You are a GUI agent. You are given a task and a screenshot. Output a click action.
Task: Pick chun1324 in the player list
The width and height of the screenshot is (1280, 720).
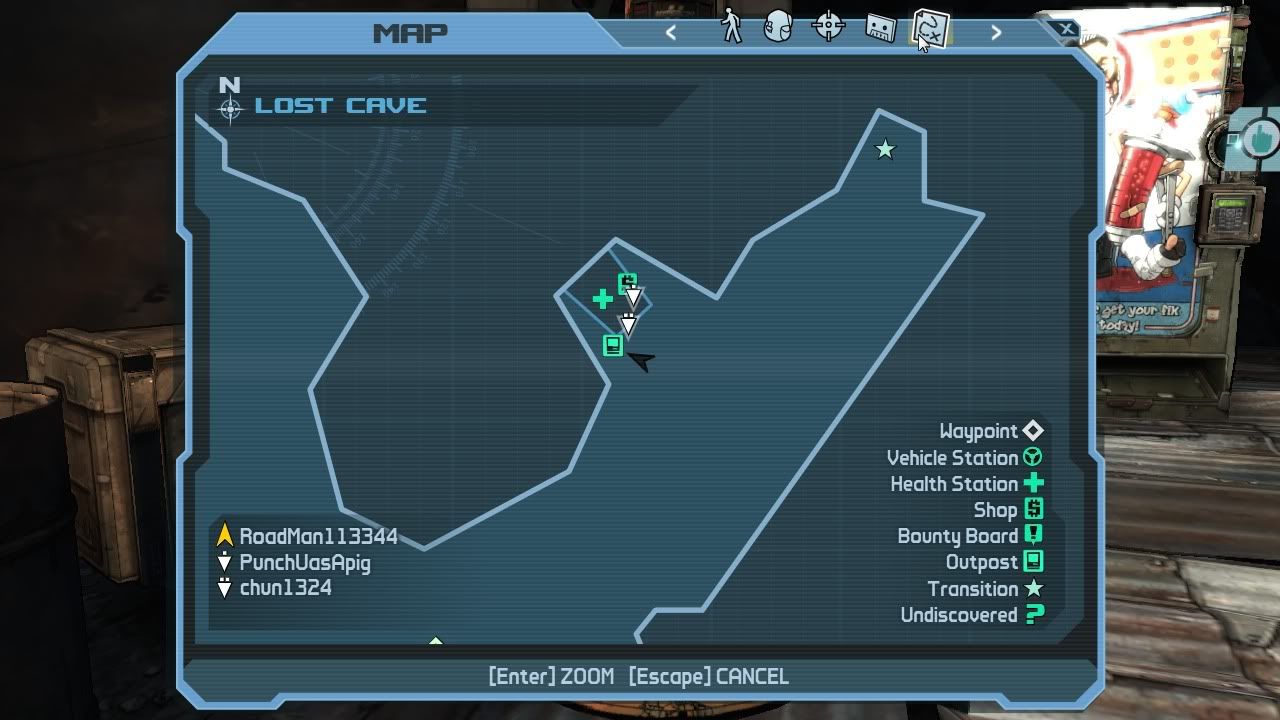click(285, 588)
